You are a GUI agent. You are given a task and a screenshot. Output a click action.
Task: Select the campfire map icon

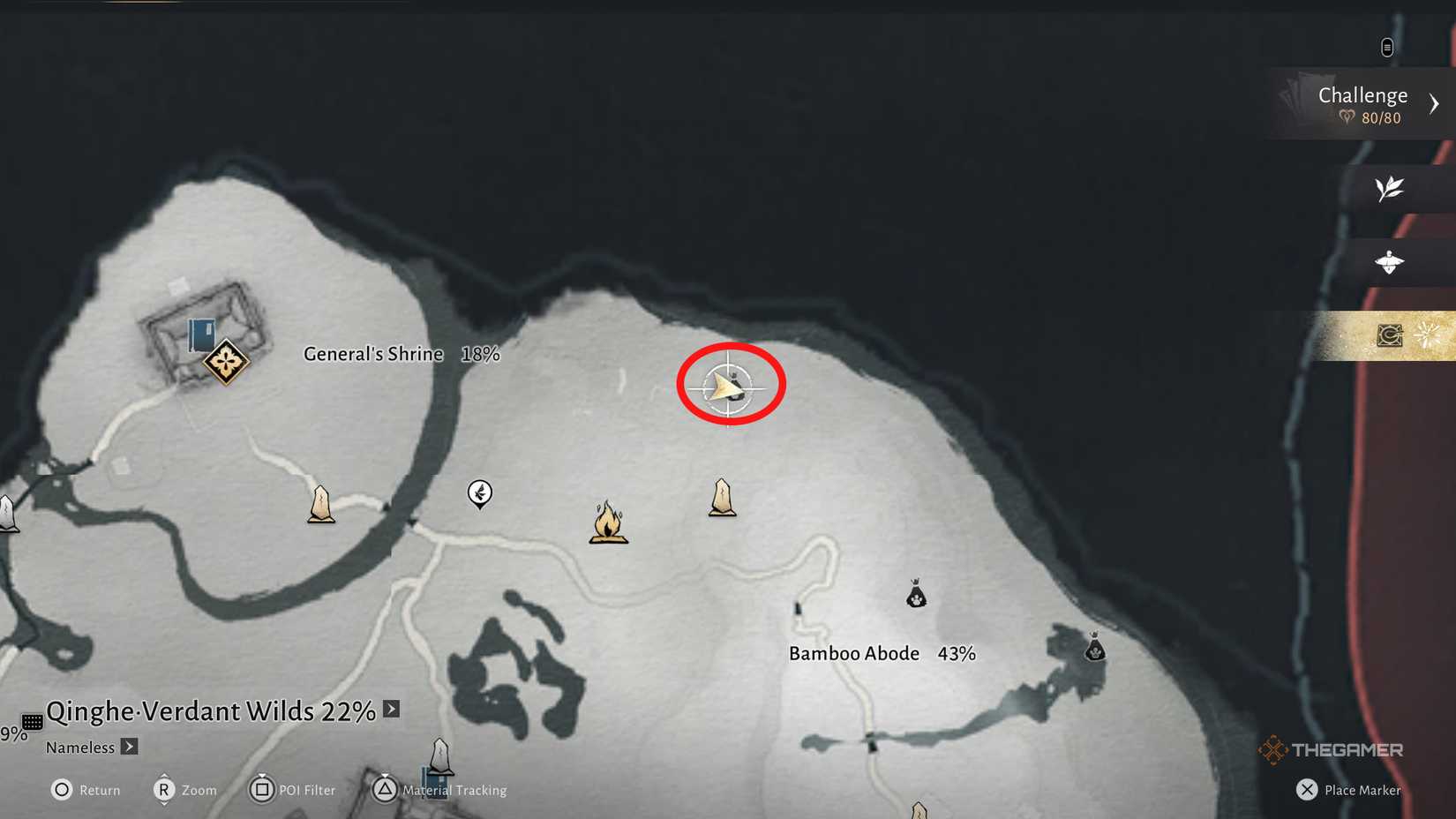pos(609,524)
